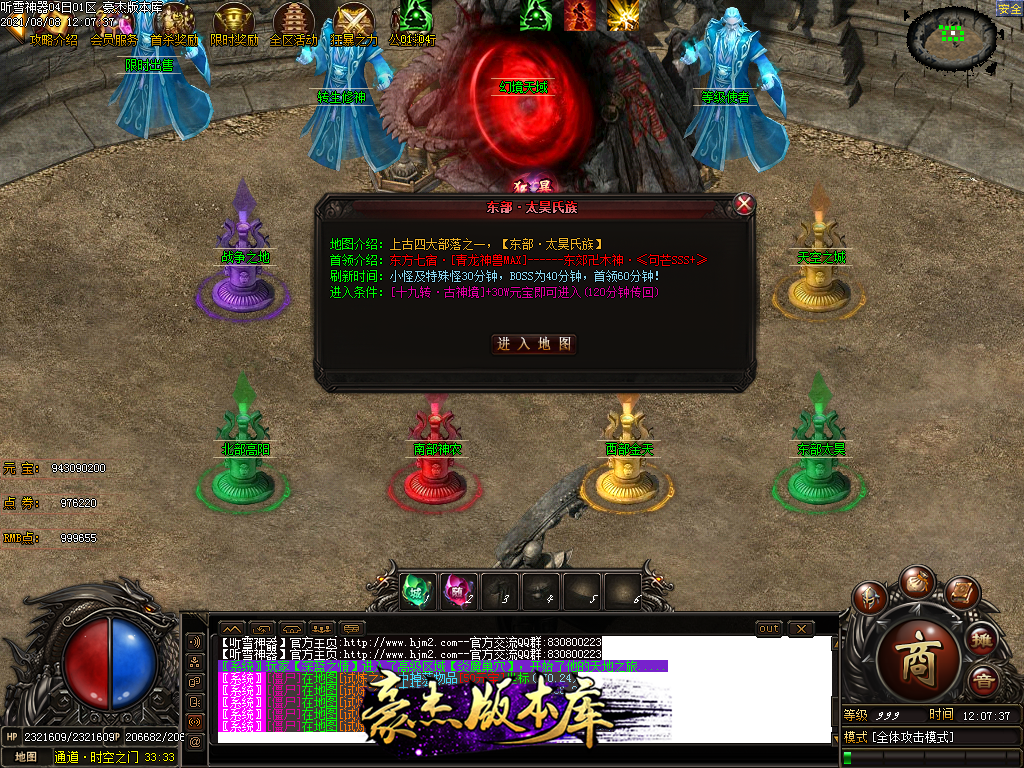Toggle the 音 sound button
Image resolution: width=1024 pixels, height=768 pixels.
(984, 682)
